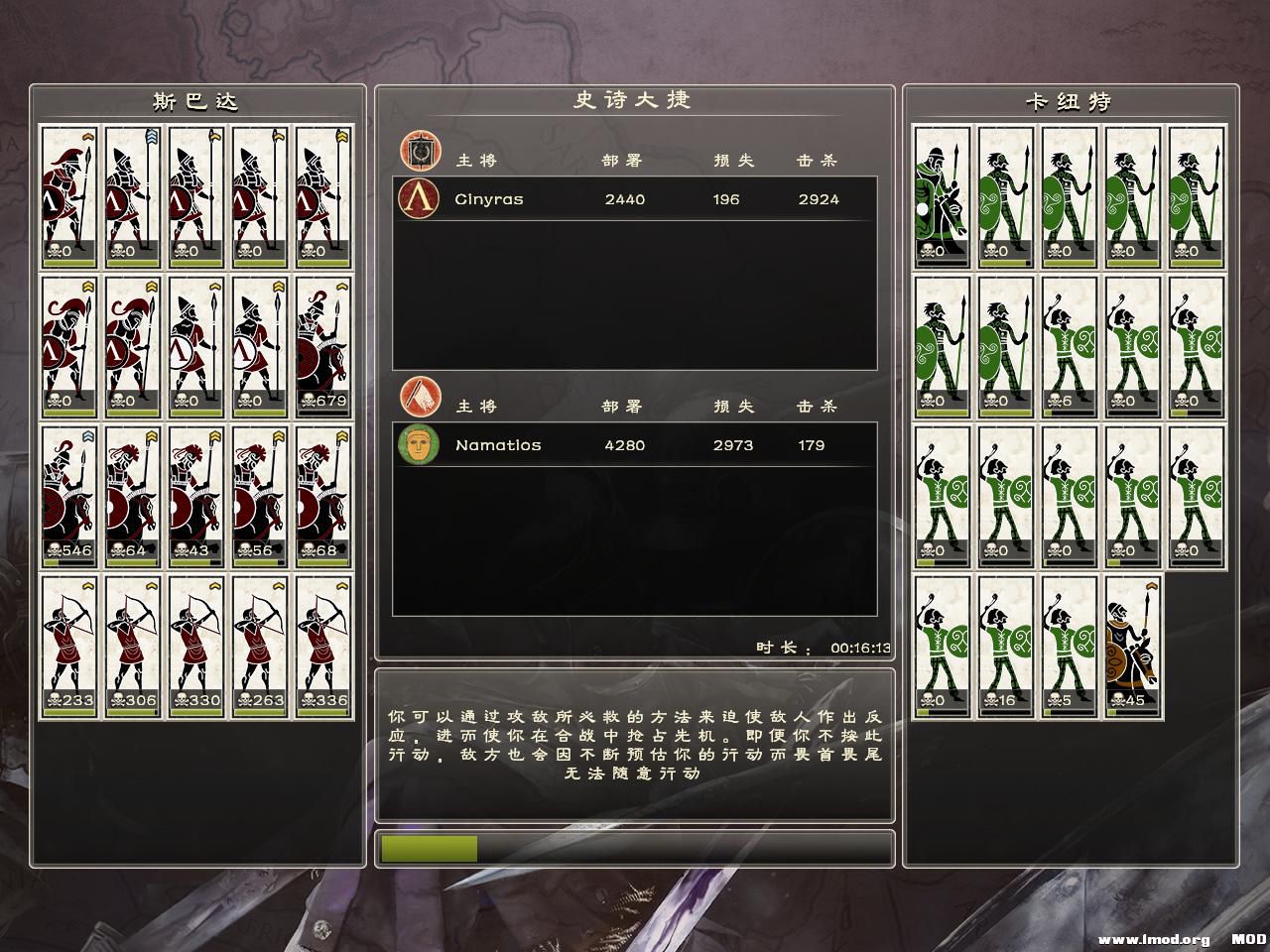Viewport: 1270px width, 952px height.
Task: Select the archer card with 336 kills
Action: tap(323, 647)
